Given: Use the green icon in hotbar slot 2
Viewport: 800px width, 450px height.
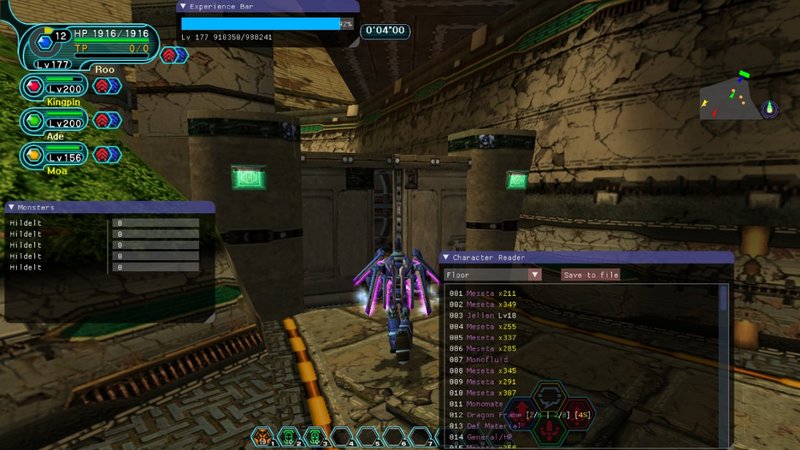Looking at the screenshot, I should point(288,436).
